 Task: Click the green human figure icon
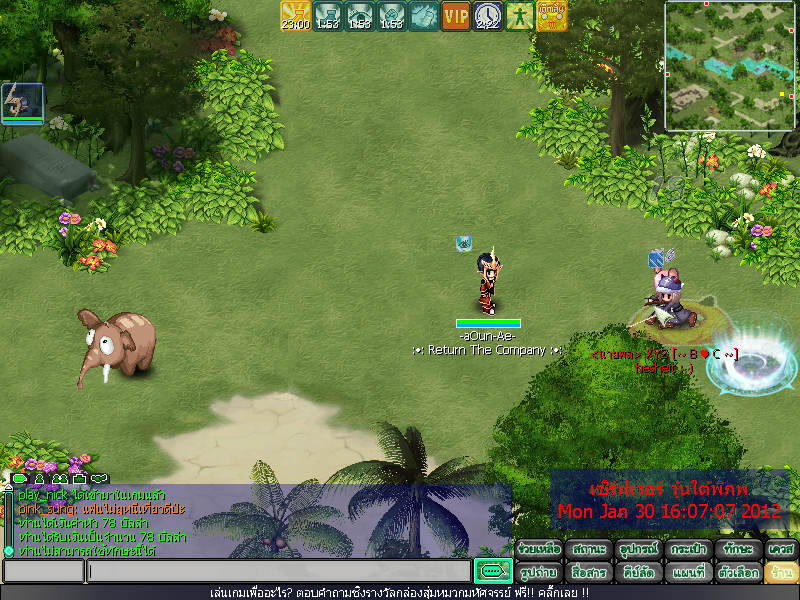(520, 16)
